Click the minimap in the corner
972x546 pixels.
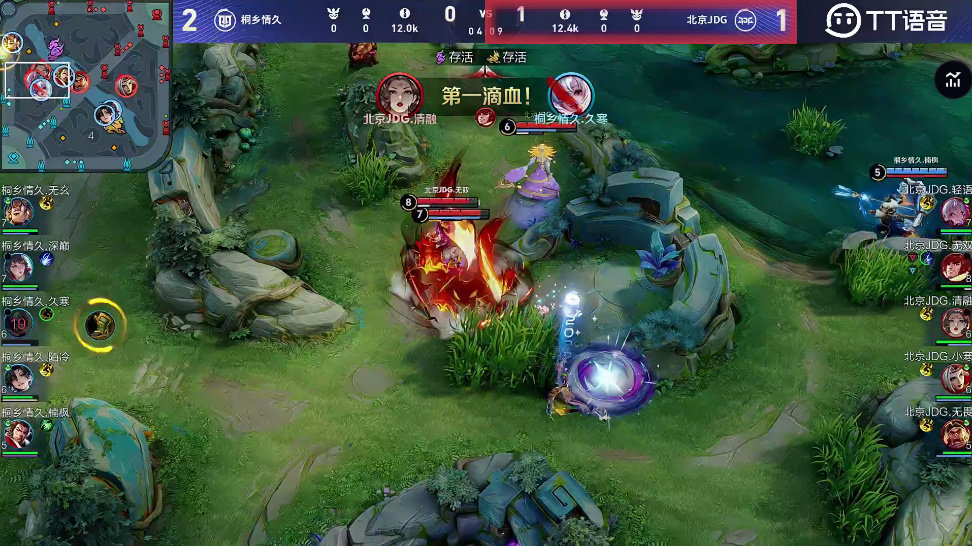click(x=85, y=88)
